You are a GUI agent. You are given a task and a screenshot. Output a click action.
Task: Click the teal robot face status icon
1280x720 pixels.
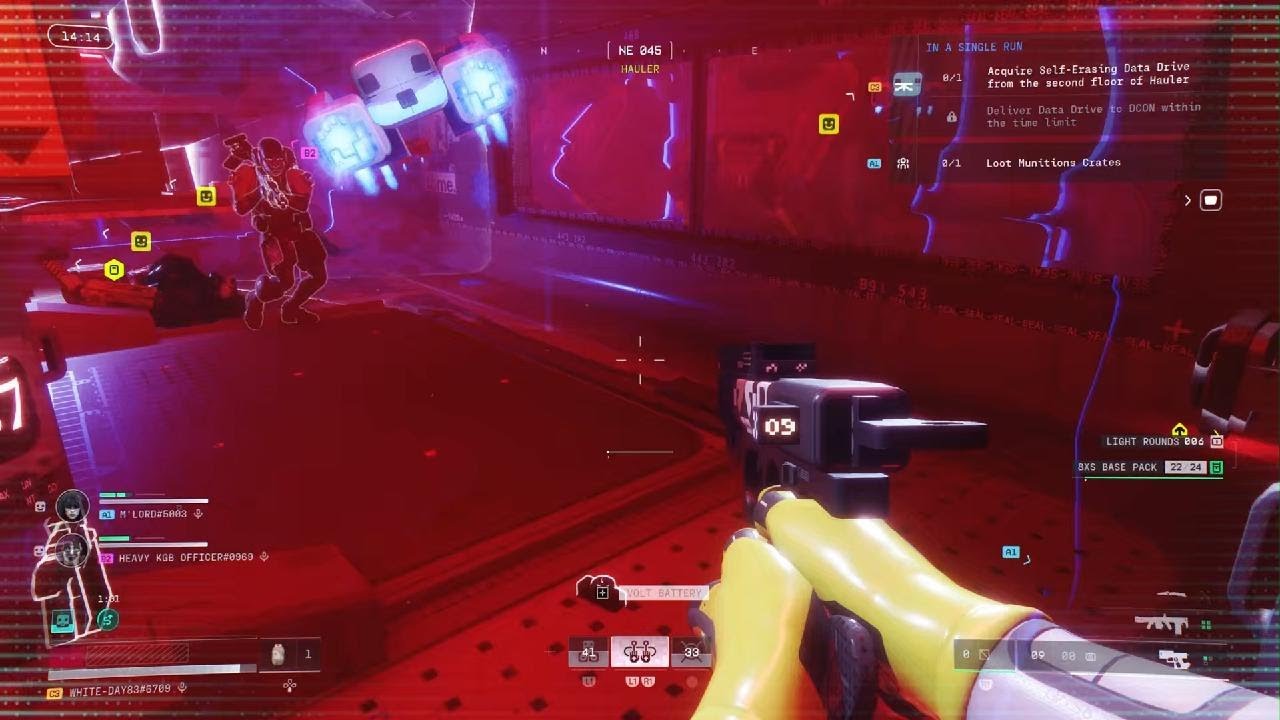(63, 621)
